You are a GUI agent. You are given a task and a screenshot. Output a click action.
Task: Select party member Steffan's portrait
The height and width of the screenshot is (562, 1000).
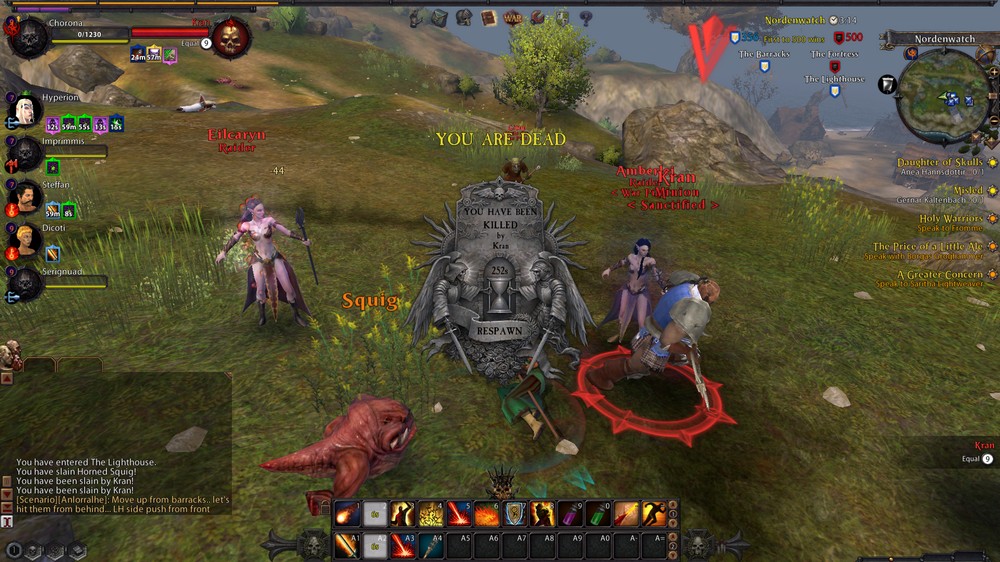click(27, 197)
